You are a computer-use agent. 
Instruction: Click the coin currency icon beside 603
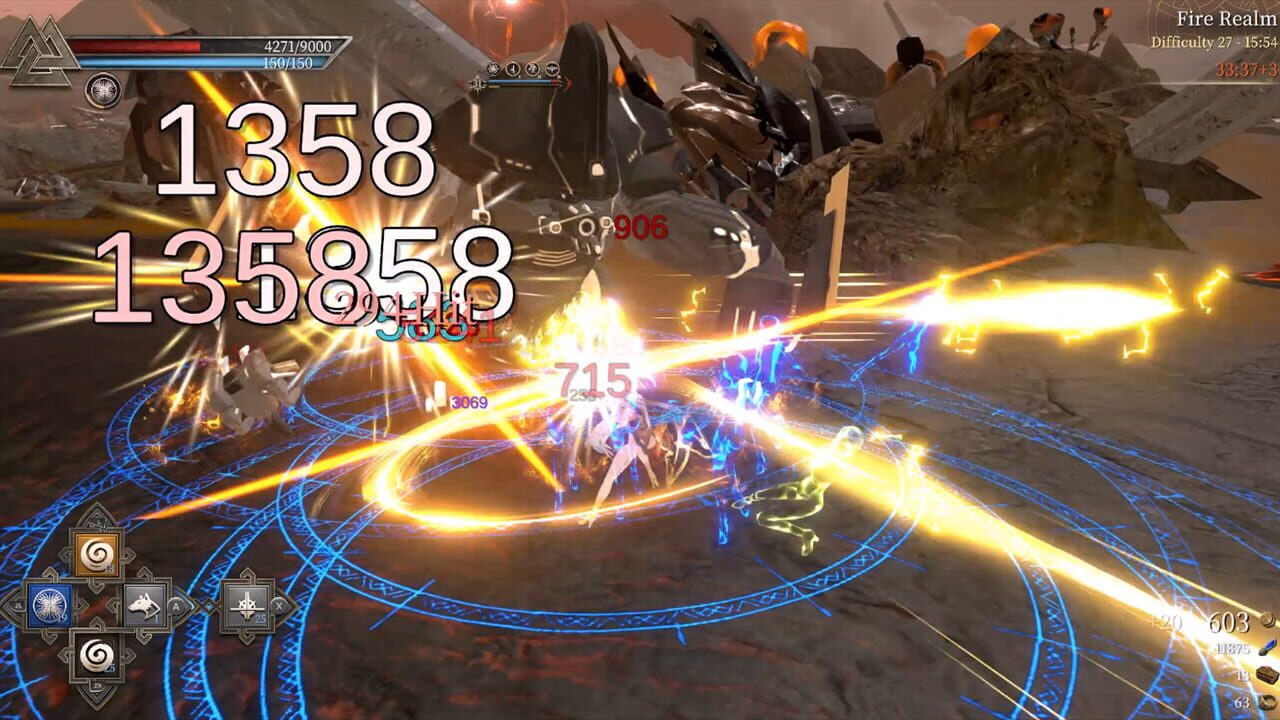1267,622
